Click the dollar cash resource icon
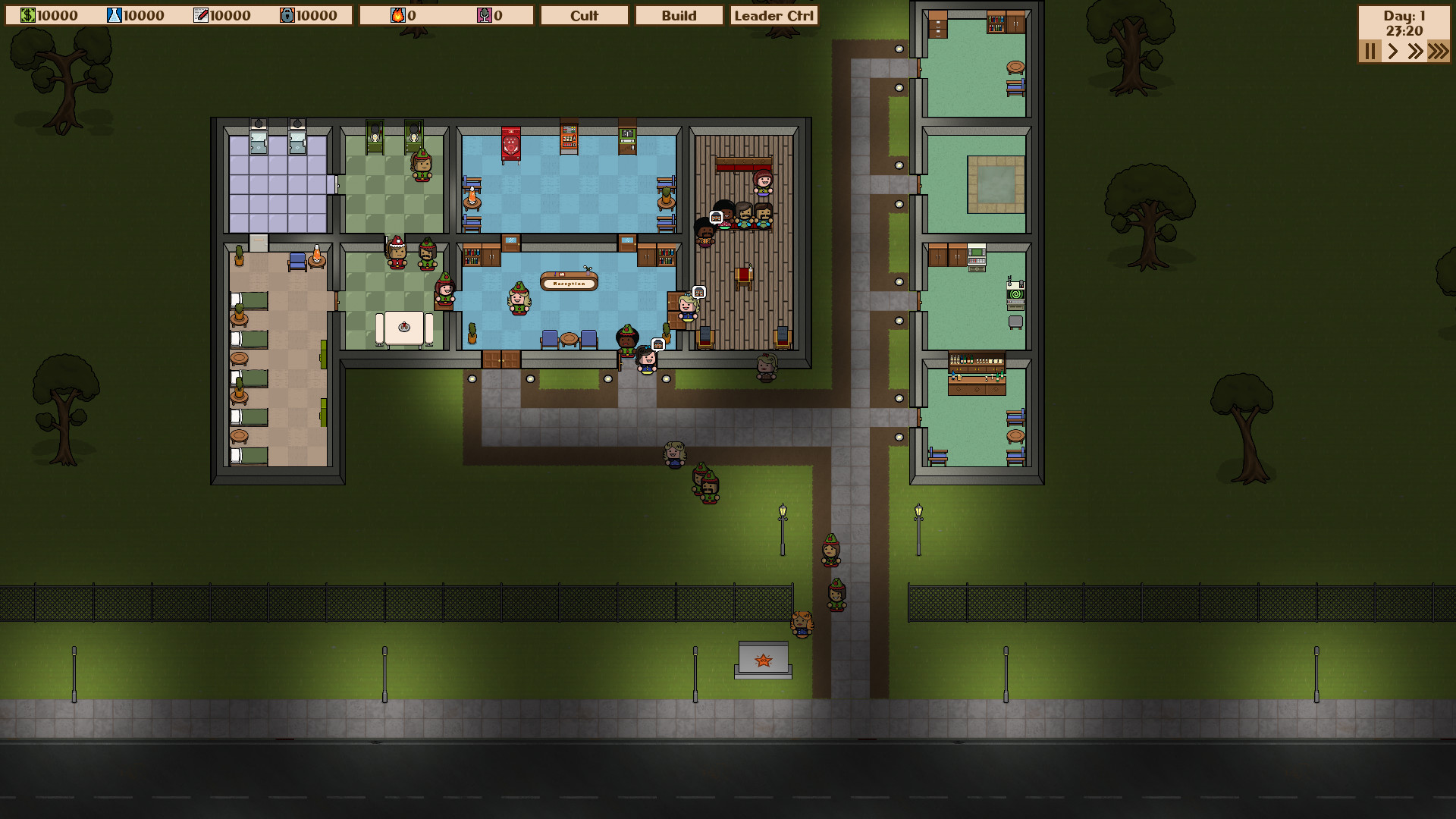This screenshot has width=1456, height=819. tap(27, 14)
